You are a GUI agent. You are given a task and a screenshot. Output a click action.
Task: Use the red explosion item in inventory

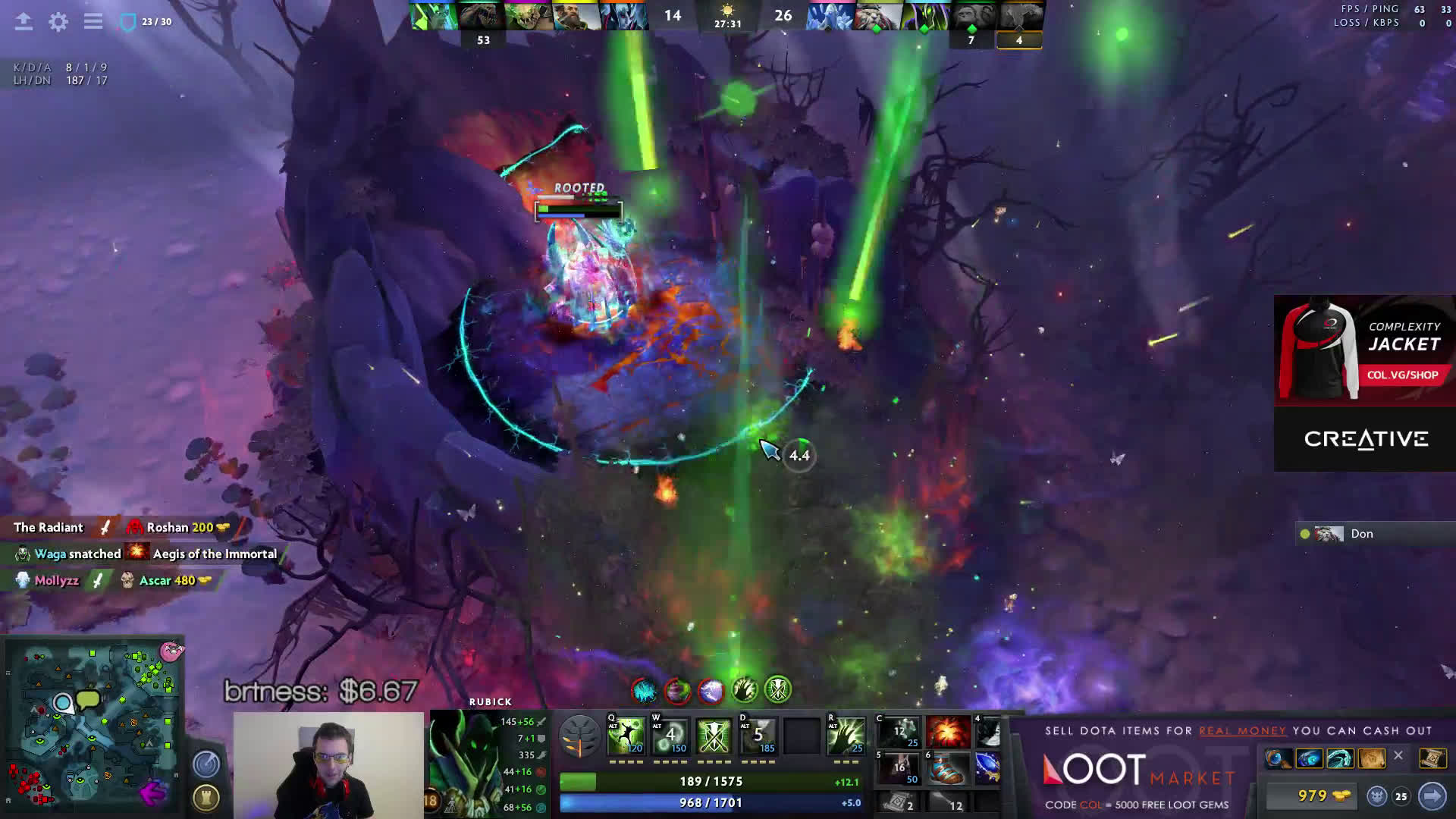(x=947, y=733)
